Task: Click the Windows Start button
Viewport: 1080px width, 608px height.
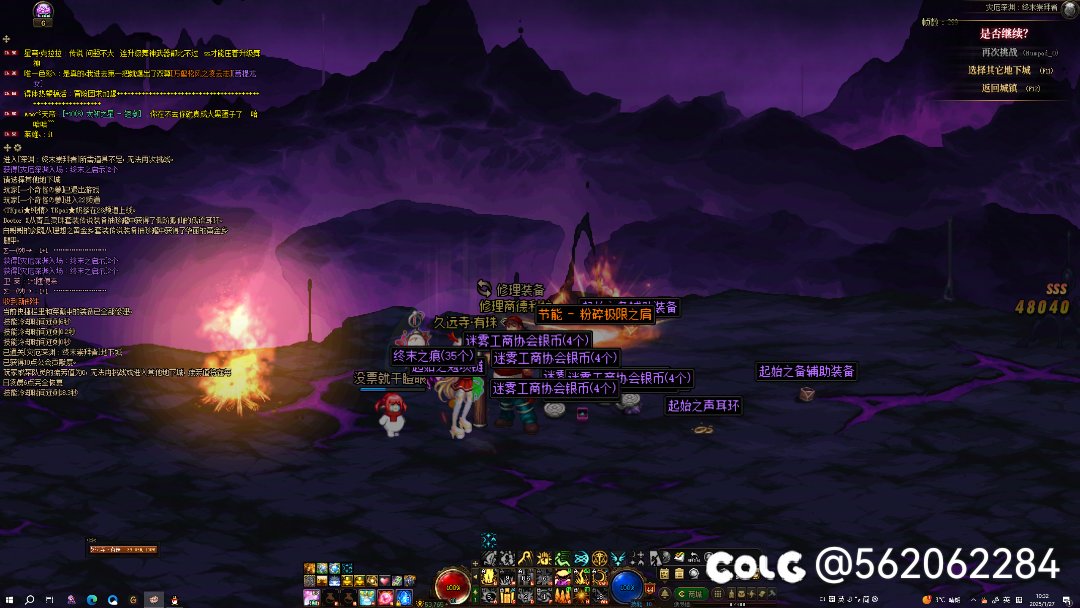Action: click(9, 600)
